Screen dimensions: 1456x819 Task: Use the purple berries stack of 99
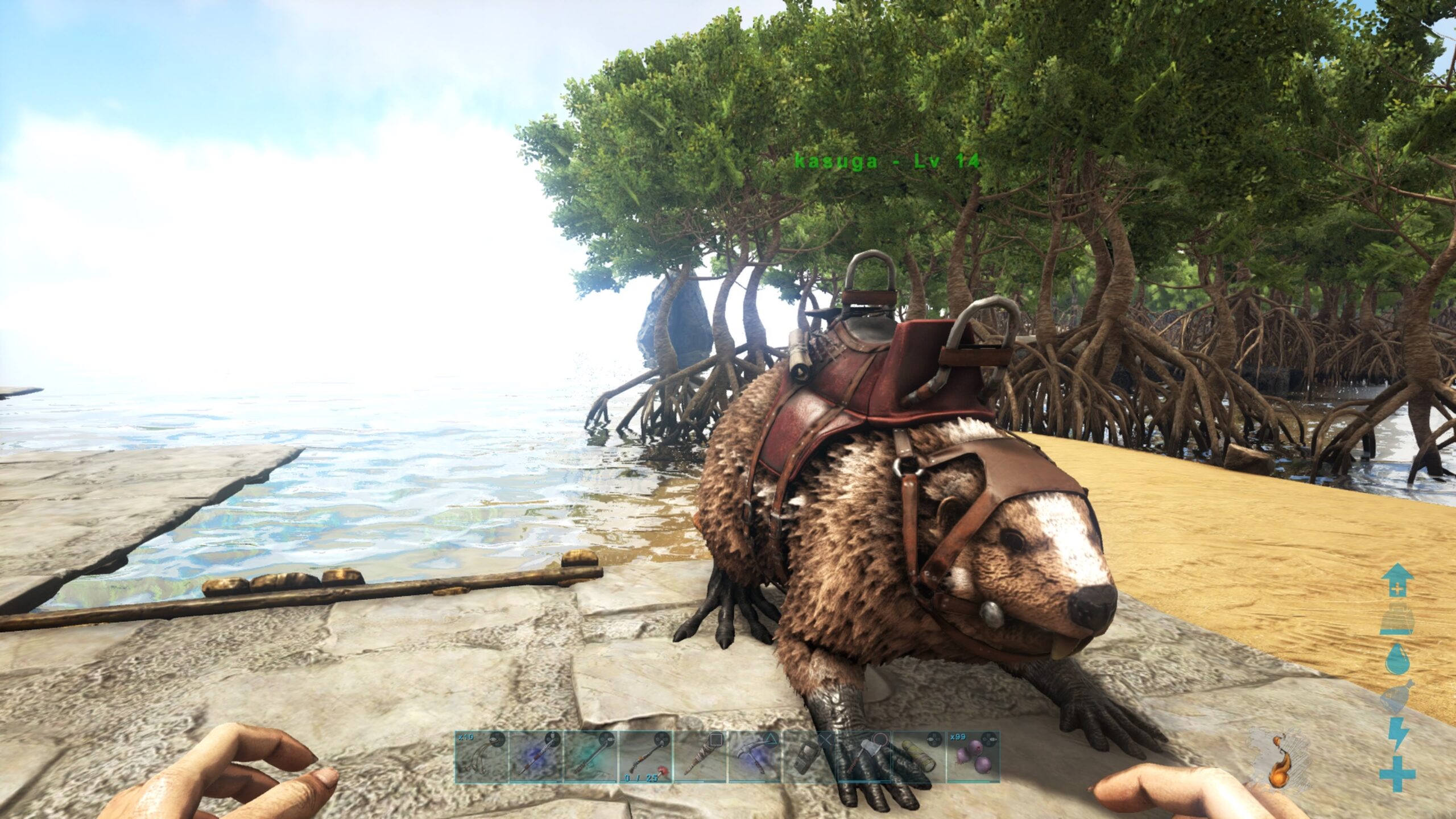coord(973,756)
